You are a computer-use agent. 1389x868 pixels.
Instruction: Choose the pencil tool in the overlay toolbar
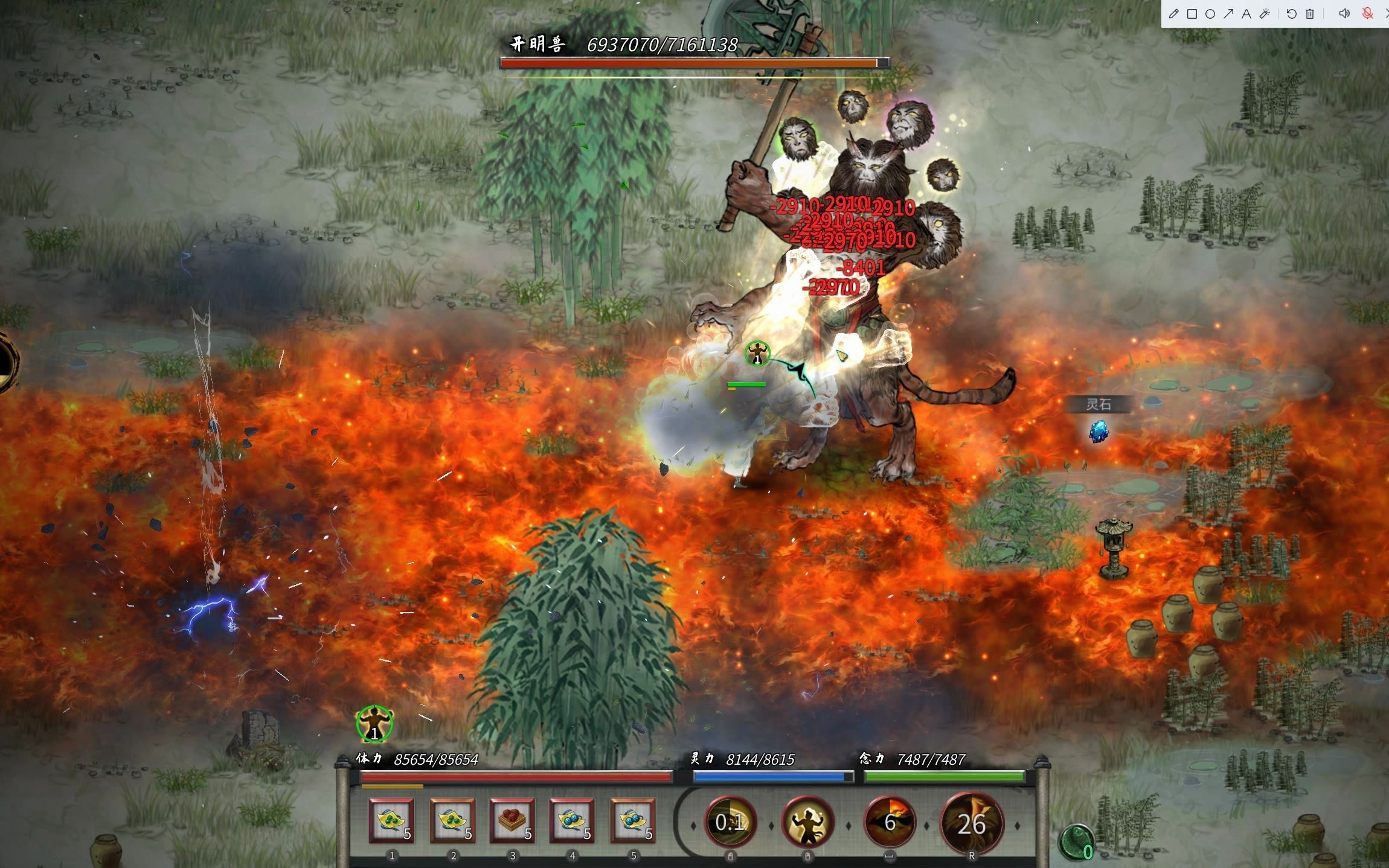[1173, 14]
